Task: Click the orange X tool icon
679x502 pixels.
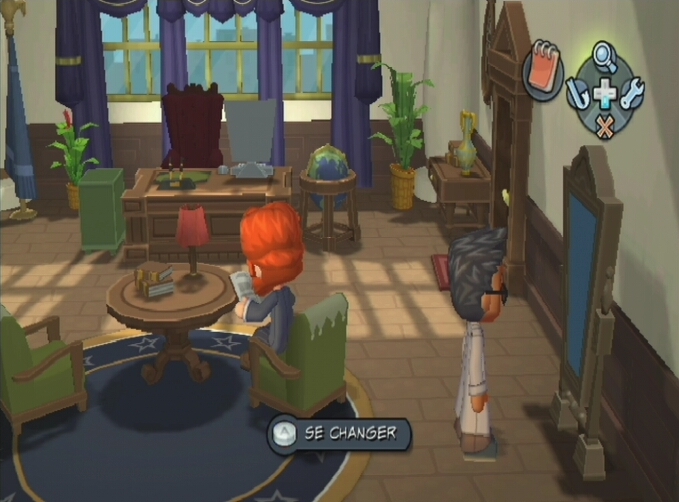Action: (x=605, y=127)
